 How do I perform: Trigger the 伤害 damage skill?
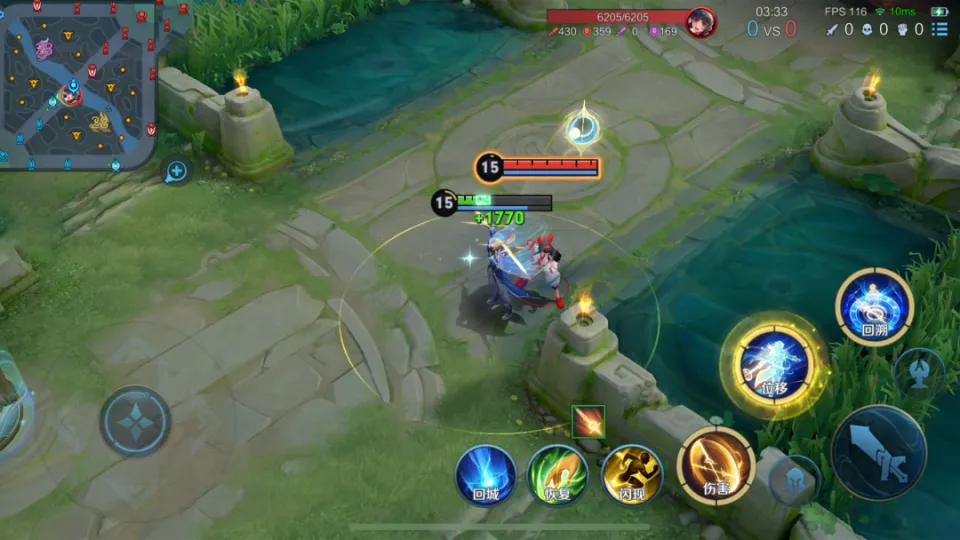[715, 466]
